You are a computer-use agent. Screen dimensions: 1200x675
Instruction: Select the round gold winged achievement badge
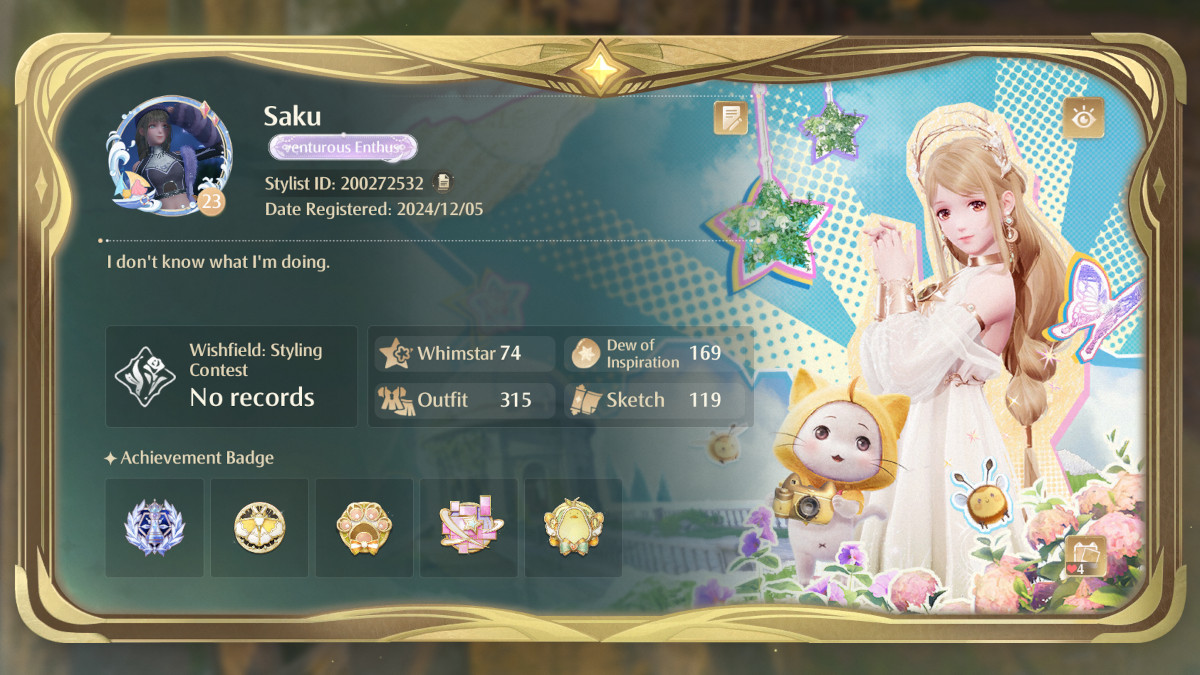[259, 527]
